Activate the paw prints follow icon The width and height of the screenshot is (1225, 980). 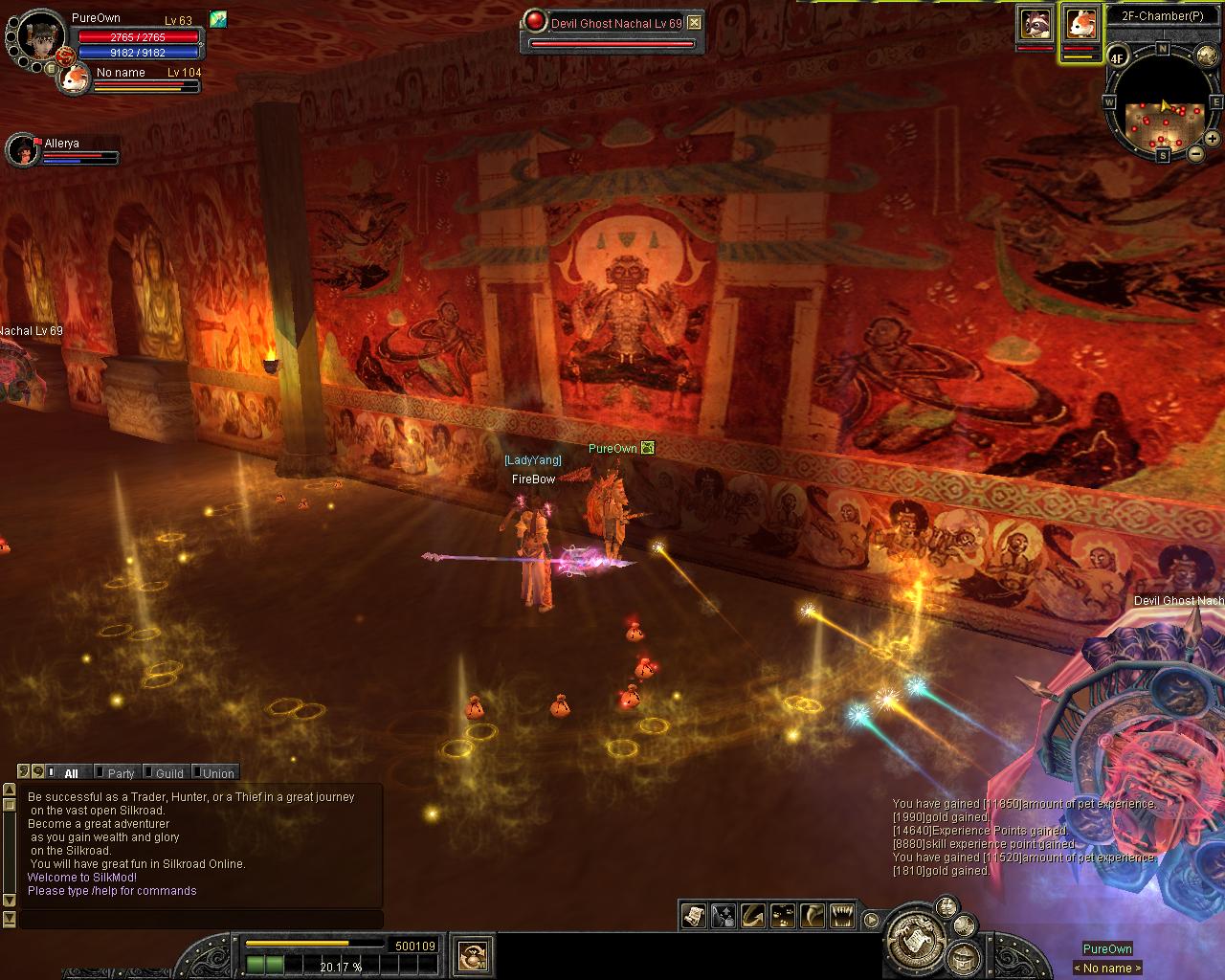(x=782, y=916)
